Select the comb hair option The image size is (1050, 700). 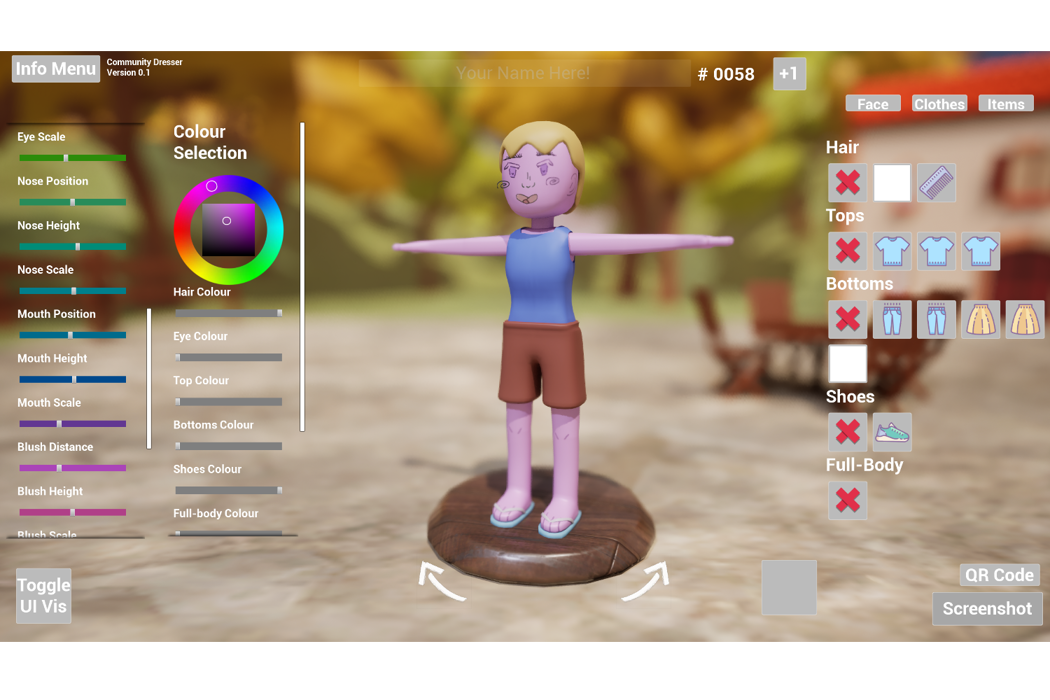point(936,183)
